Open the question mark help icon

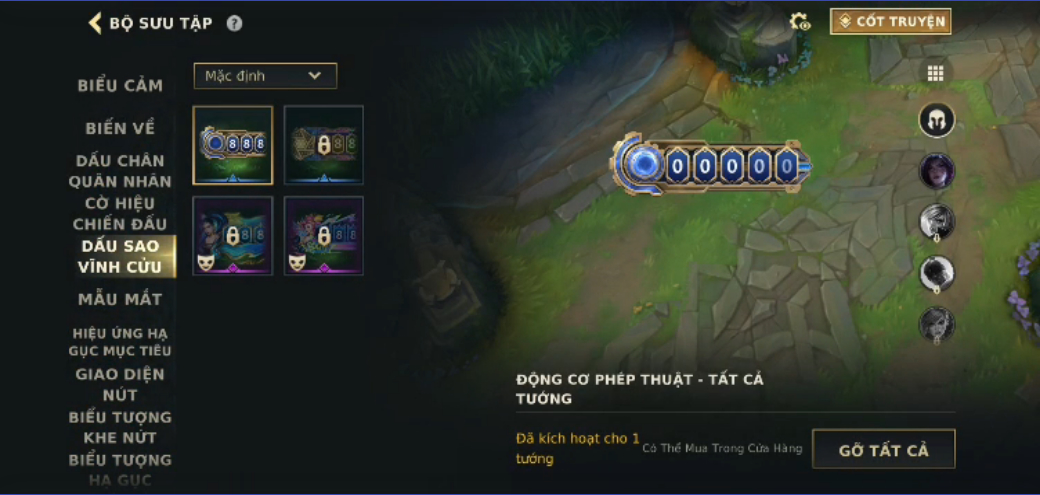[x=234, y=23]
